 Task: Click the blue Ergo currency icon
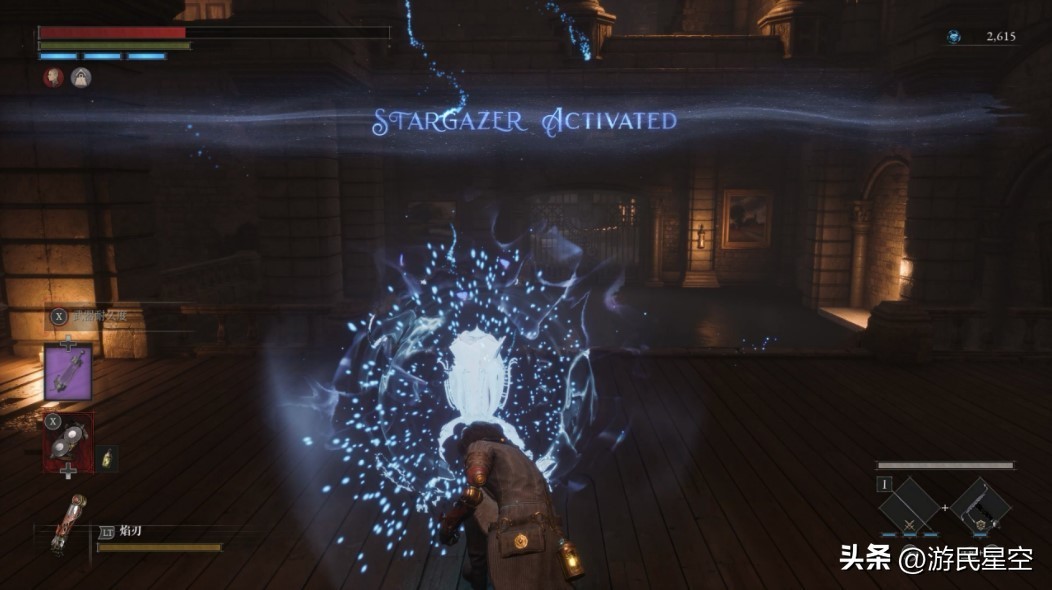[x=954, y=37]
